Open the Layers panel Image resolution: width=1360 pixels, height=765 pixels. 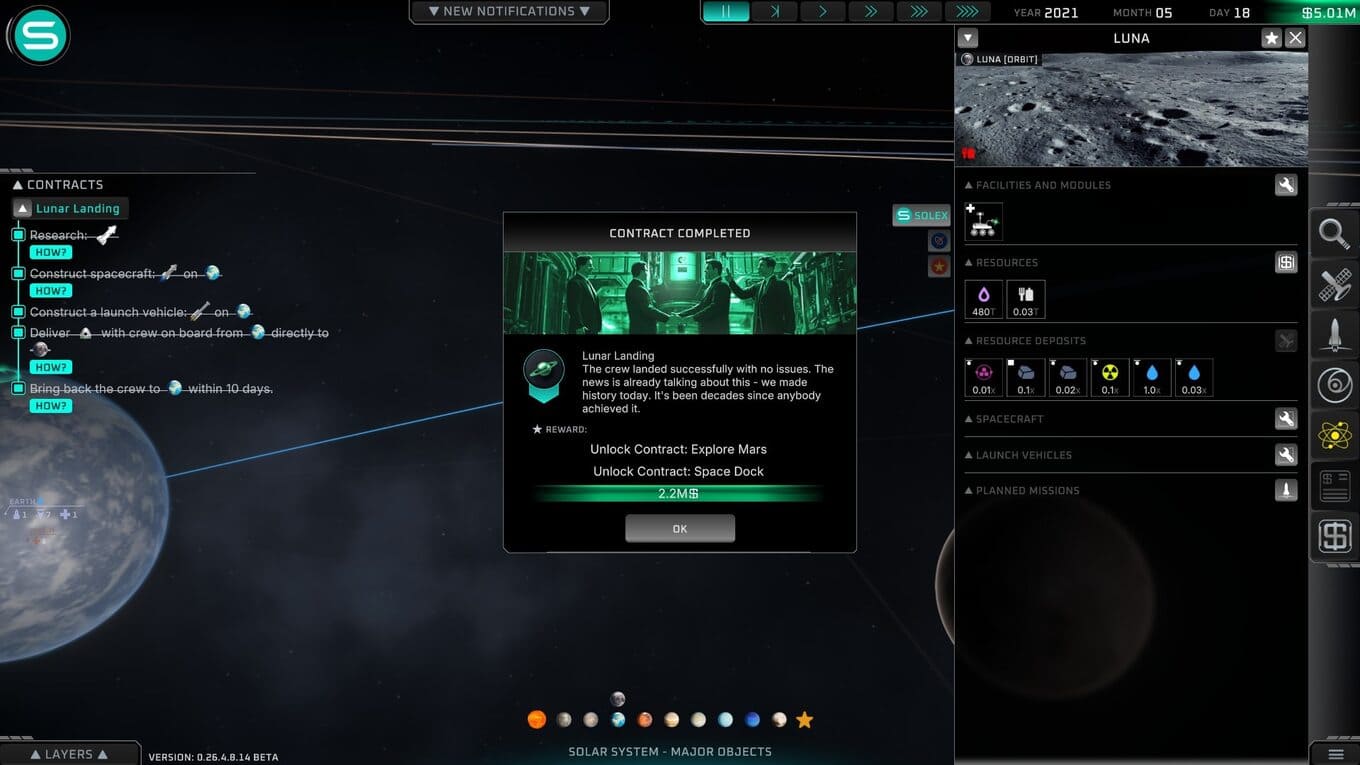pyautogui.click(x=69, y=754)
